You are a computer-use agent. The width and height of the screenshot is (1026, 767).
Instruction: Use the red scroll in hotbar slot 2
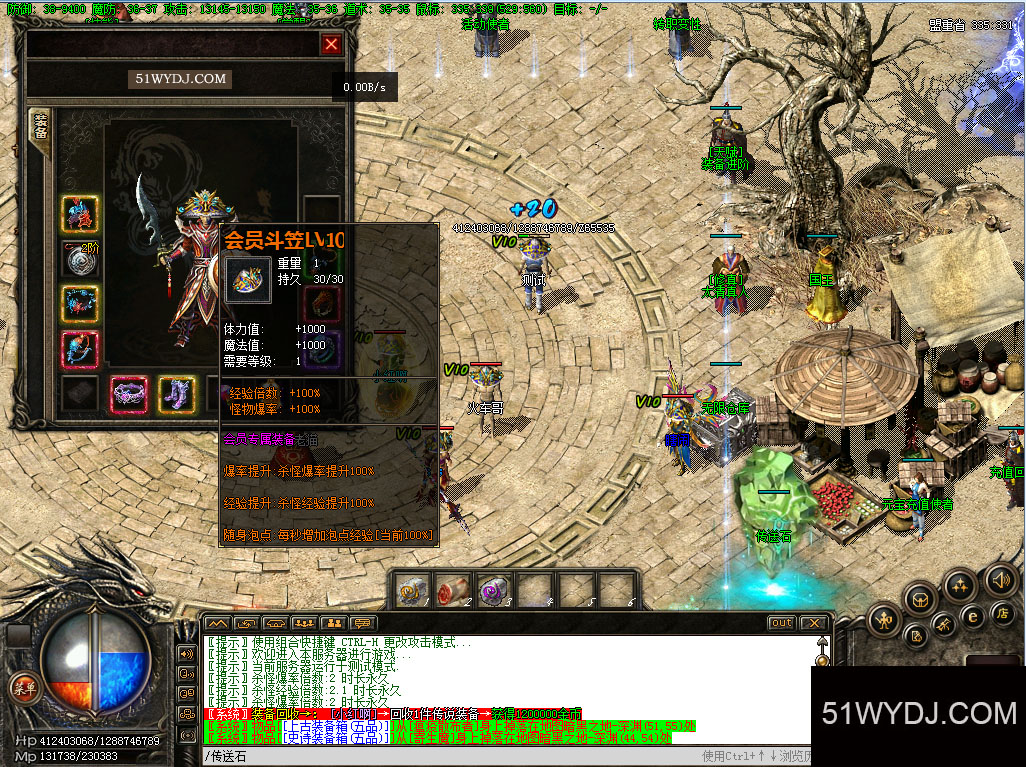click(453, 590)
